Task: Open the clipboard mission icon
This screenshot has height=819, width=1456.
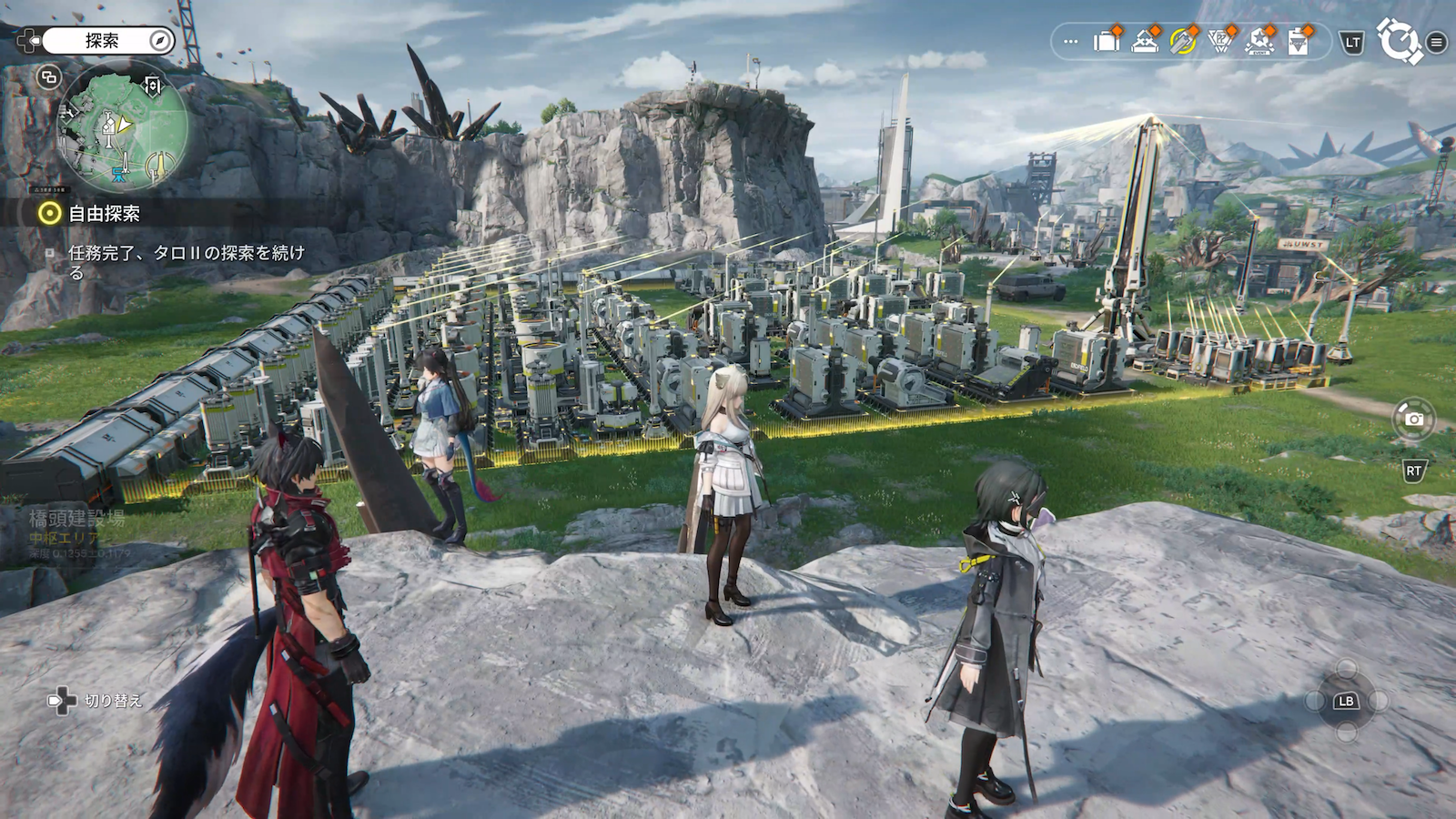Action: 1299,41
